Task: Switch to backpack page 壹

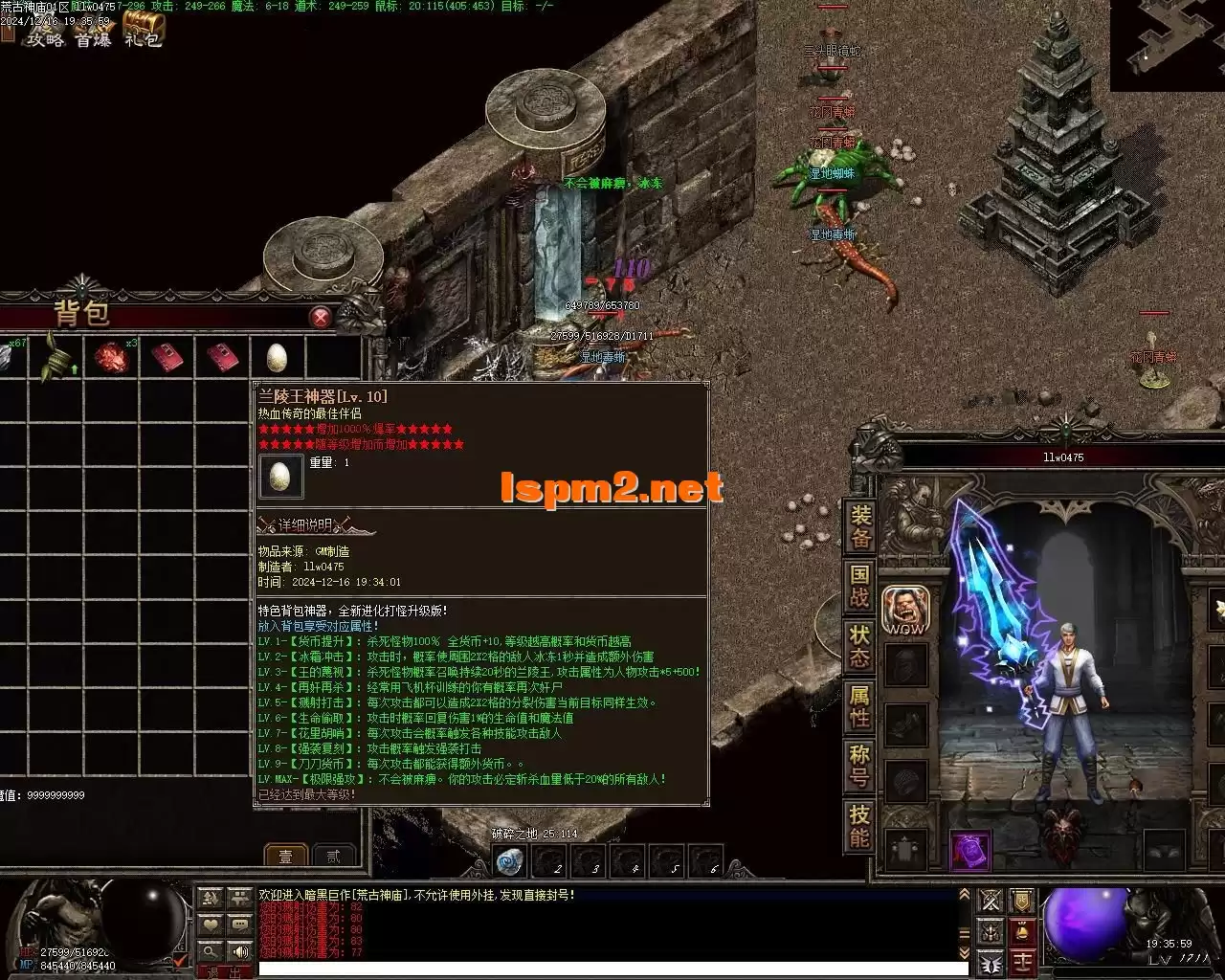Action: [285, 856]
